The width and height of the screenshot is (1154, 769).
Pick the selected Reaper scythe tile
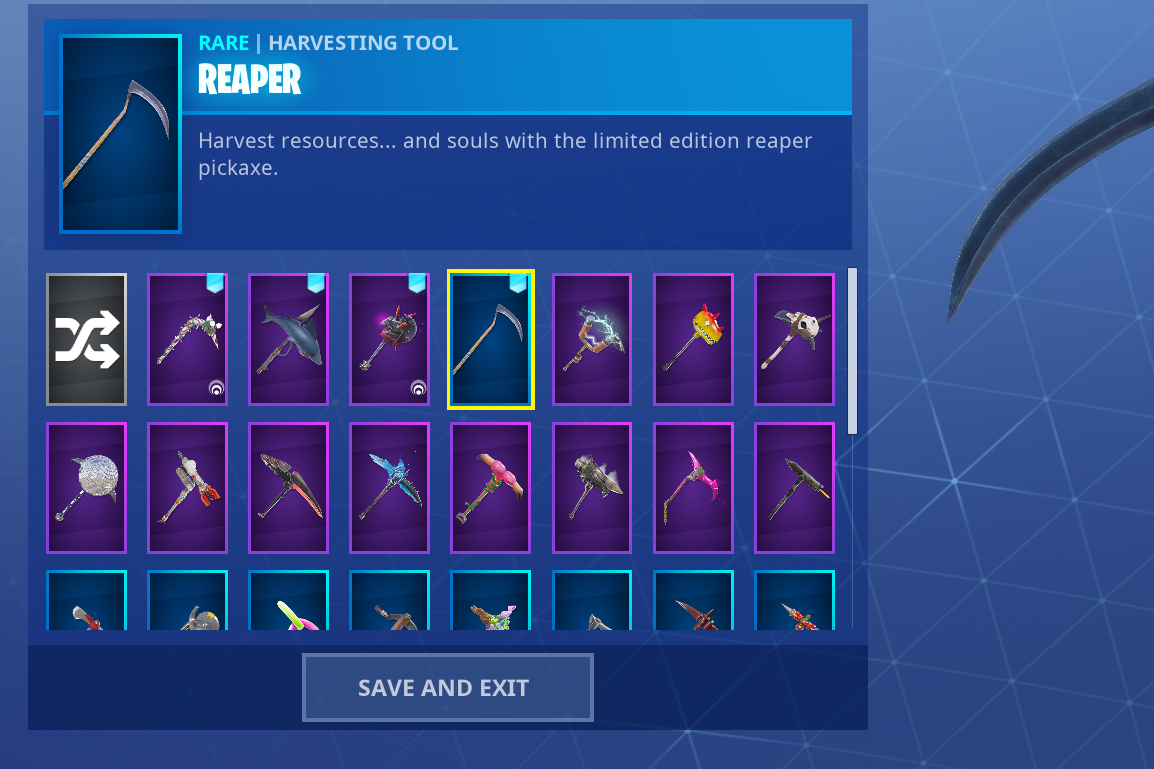tap(490, 339)
